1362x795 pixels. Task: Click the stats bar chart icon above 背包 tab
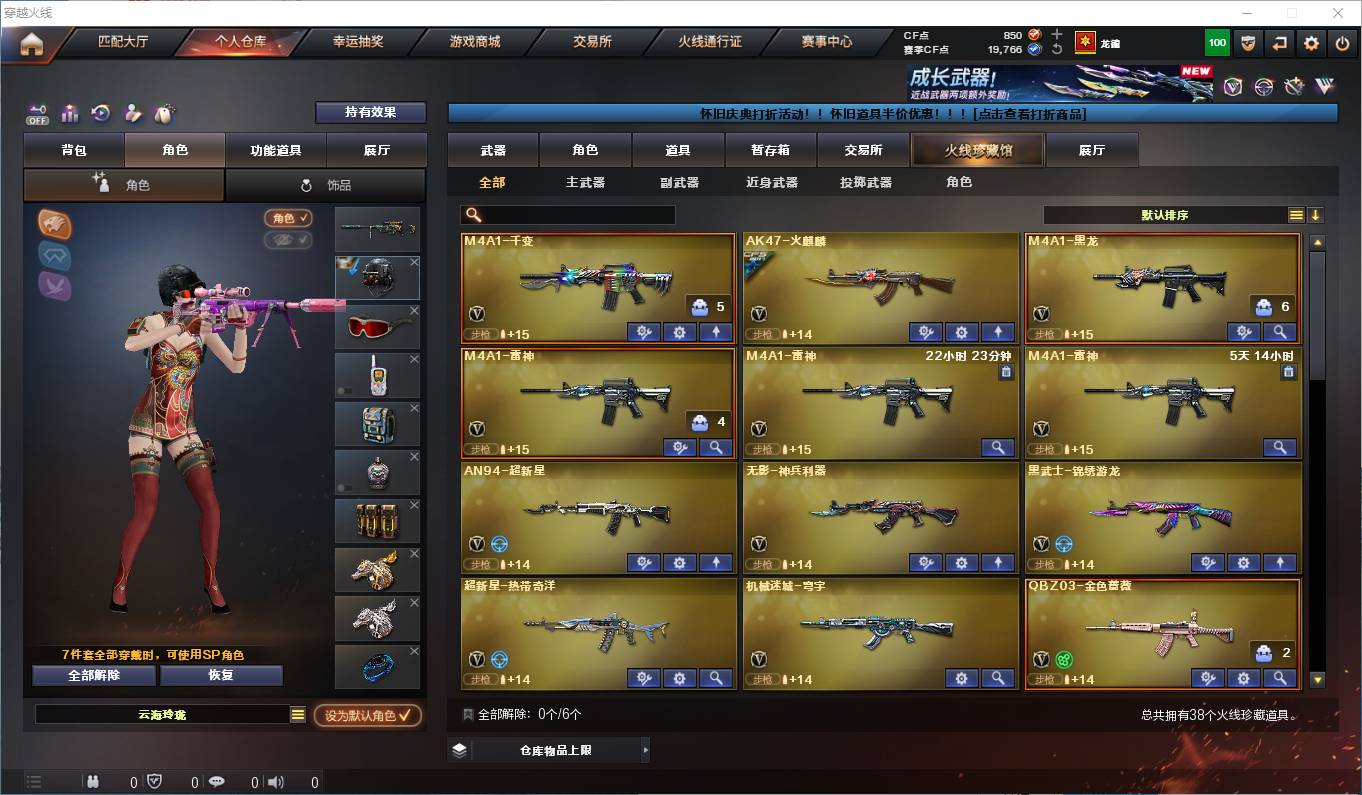pos(70,113)
